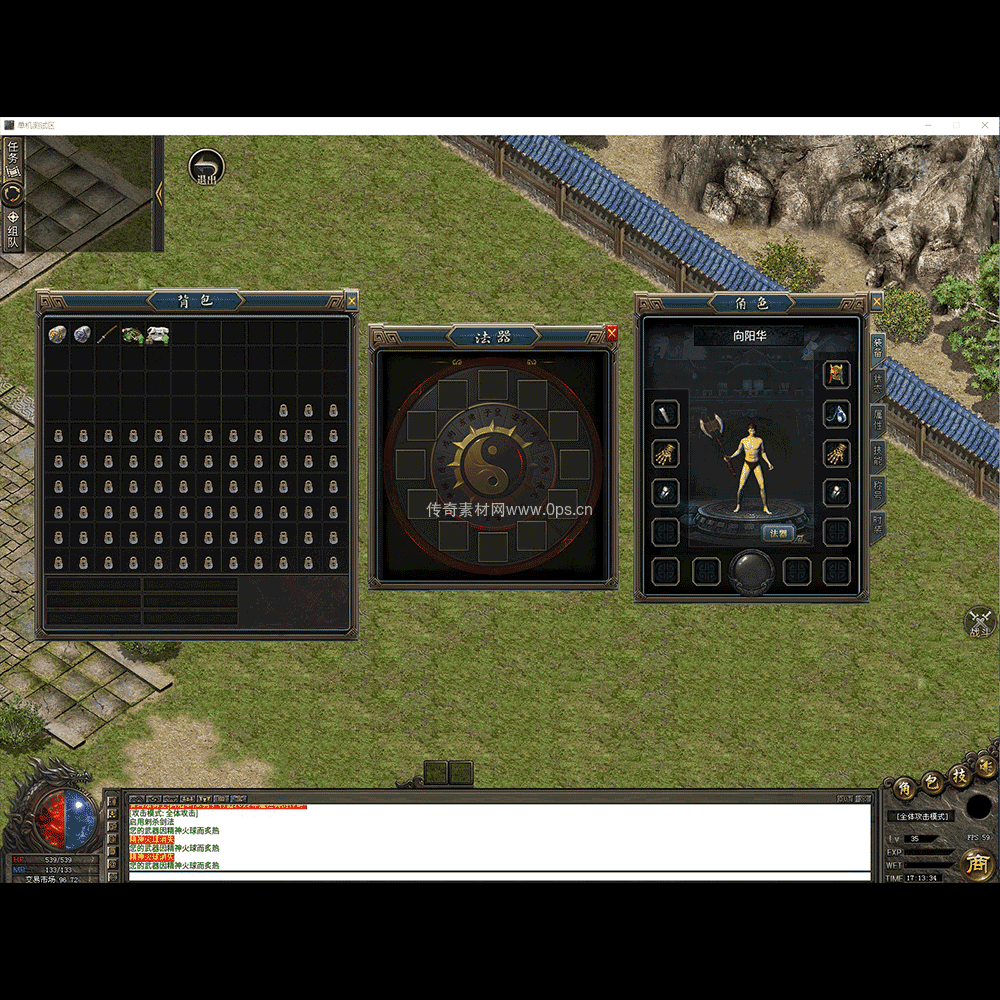1000x1000 pixels.
Task: Select the wooden staff in the backpack
Action: [x=108, y=334]
